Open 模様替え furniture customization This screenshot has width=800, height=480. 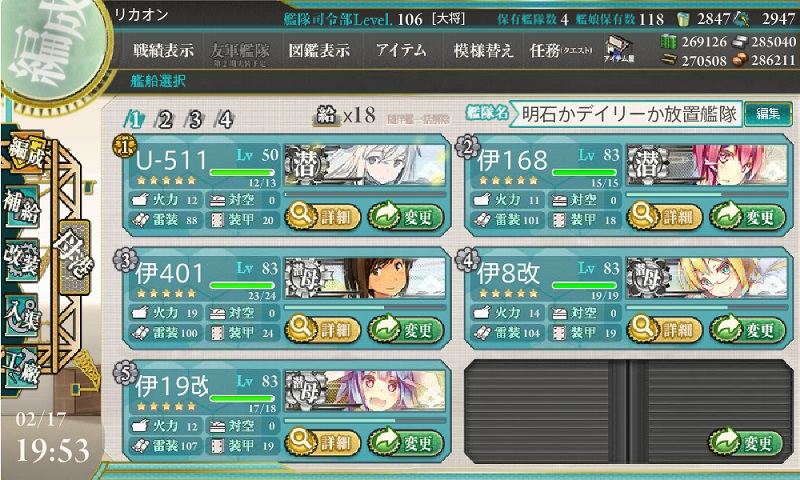pos(483,49)
